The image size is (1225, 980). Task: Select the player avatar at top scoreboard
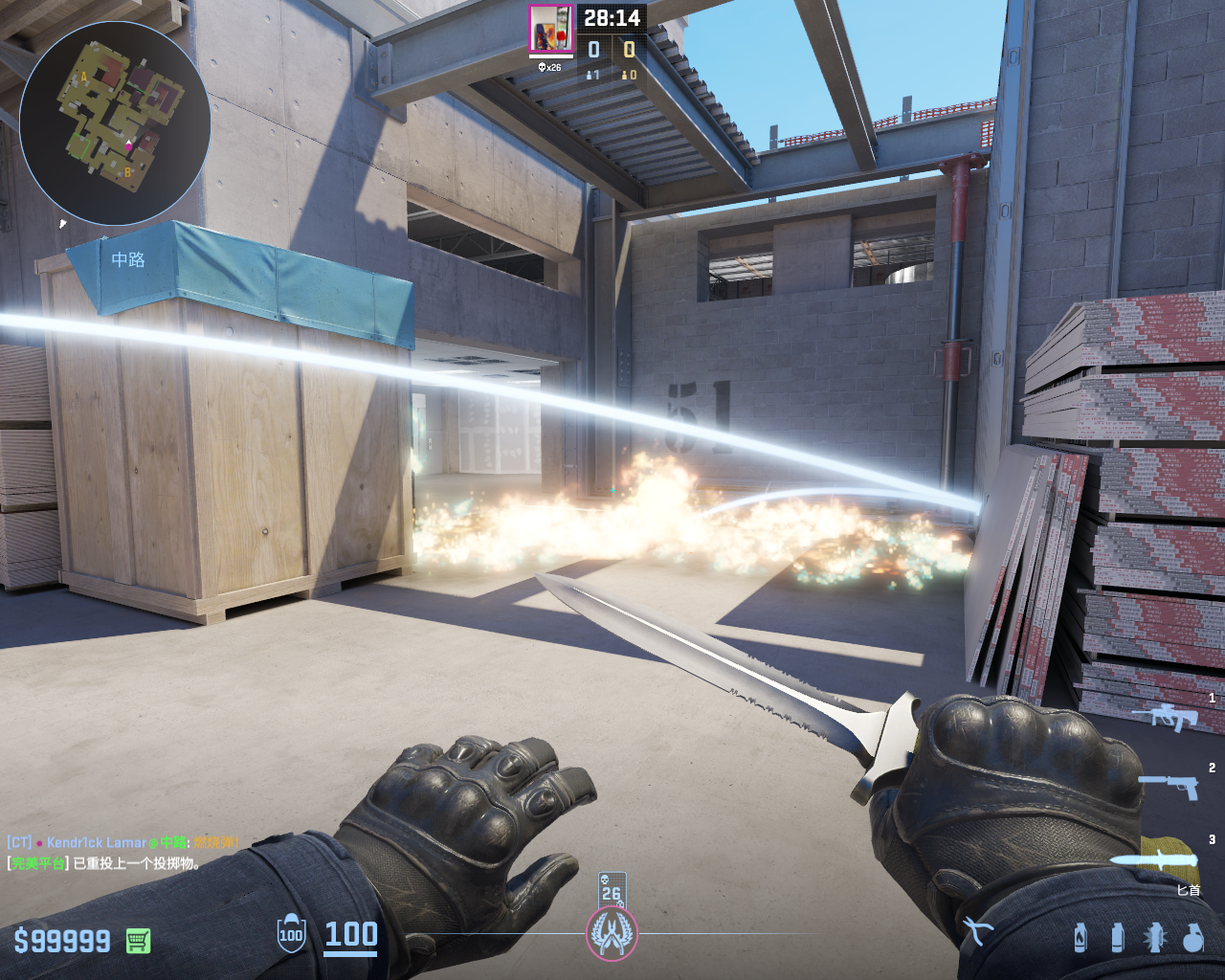coord(551,29)
